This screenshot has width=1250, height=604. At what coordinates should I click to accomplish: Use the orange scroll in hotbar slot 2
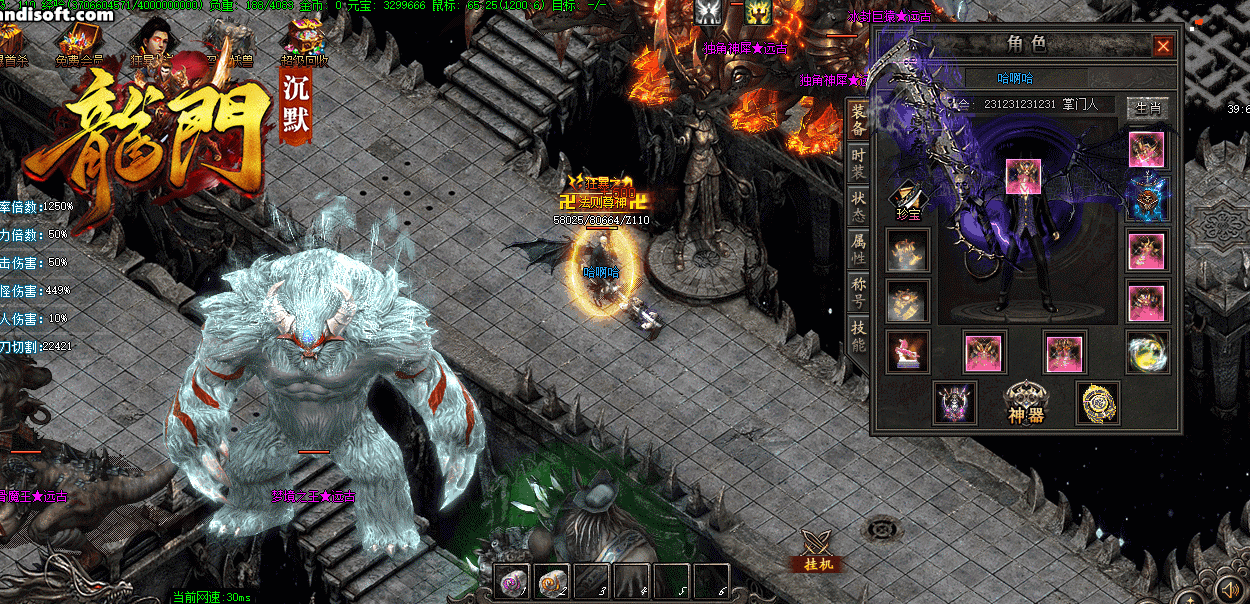pyautogui.click(x=552, y=580)
